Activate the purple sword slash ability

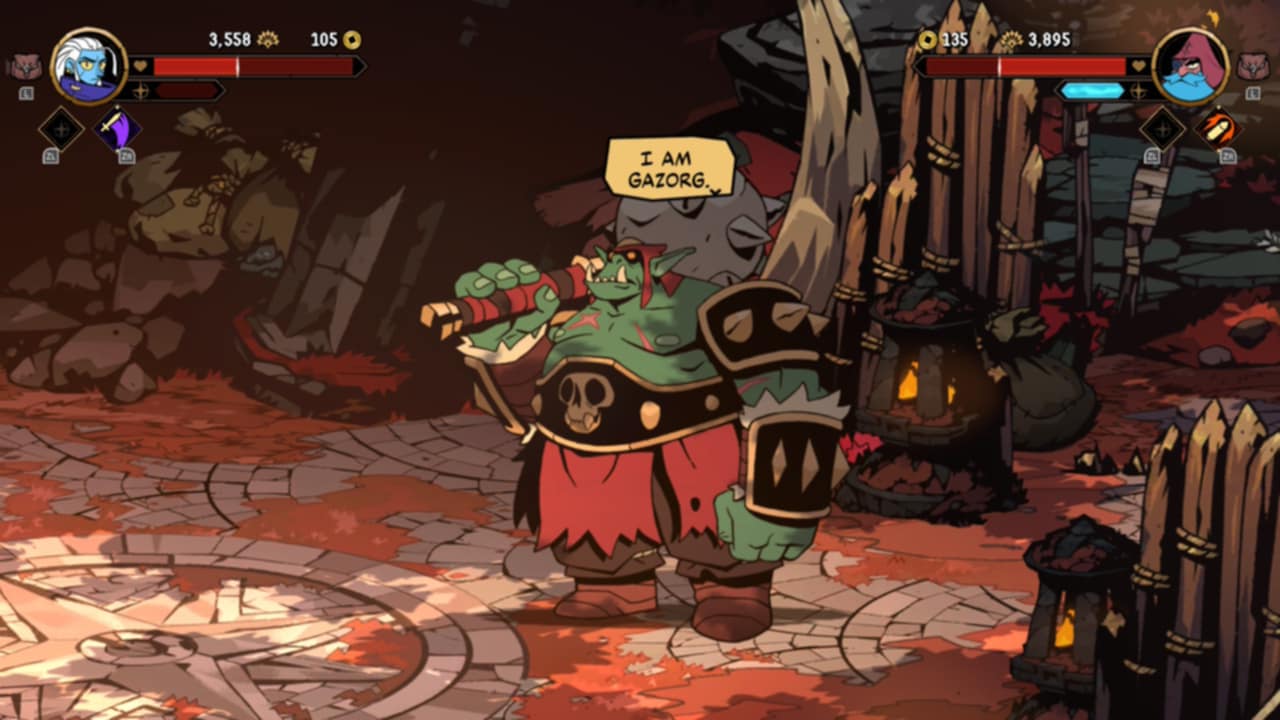(x=117, y=129)
